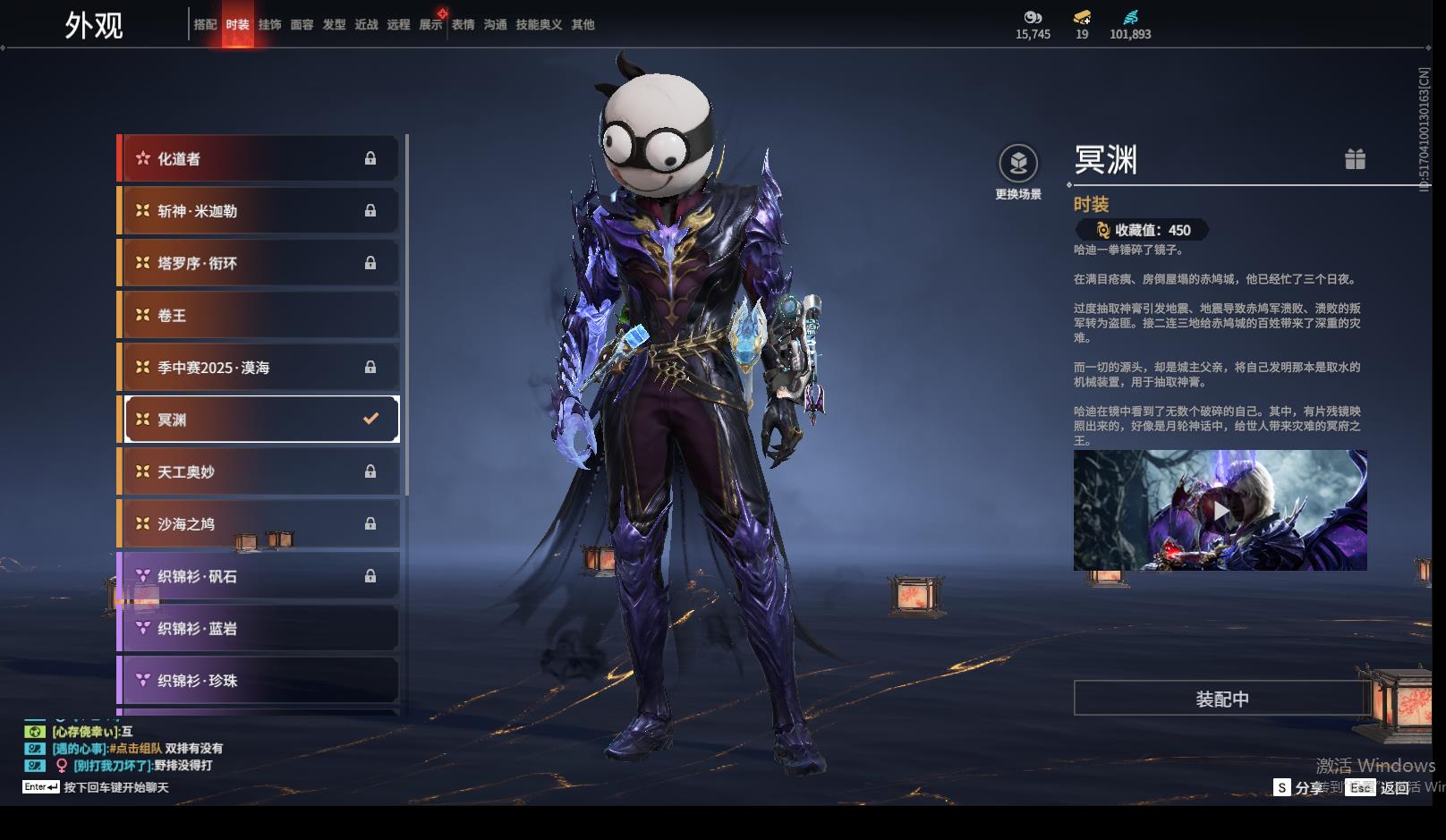
Task: Select the 织锦衫·珍珠 outfit
Action: (259, 681)
